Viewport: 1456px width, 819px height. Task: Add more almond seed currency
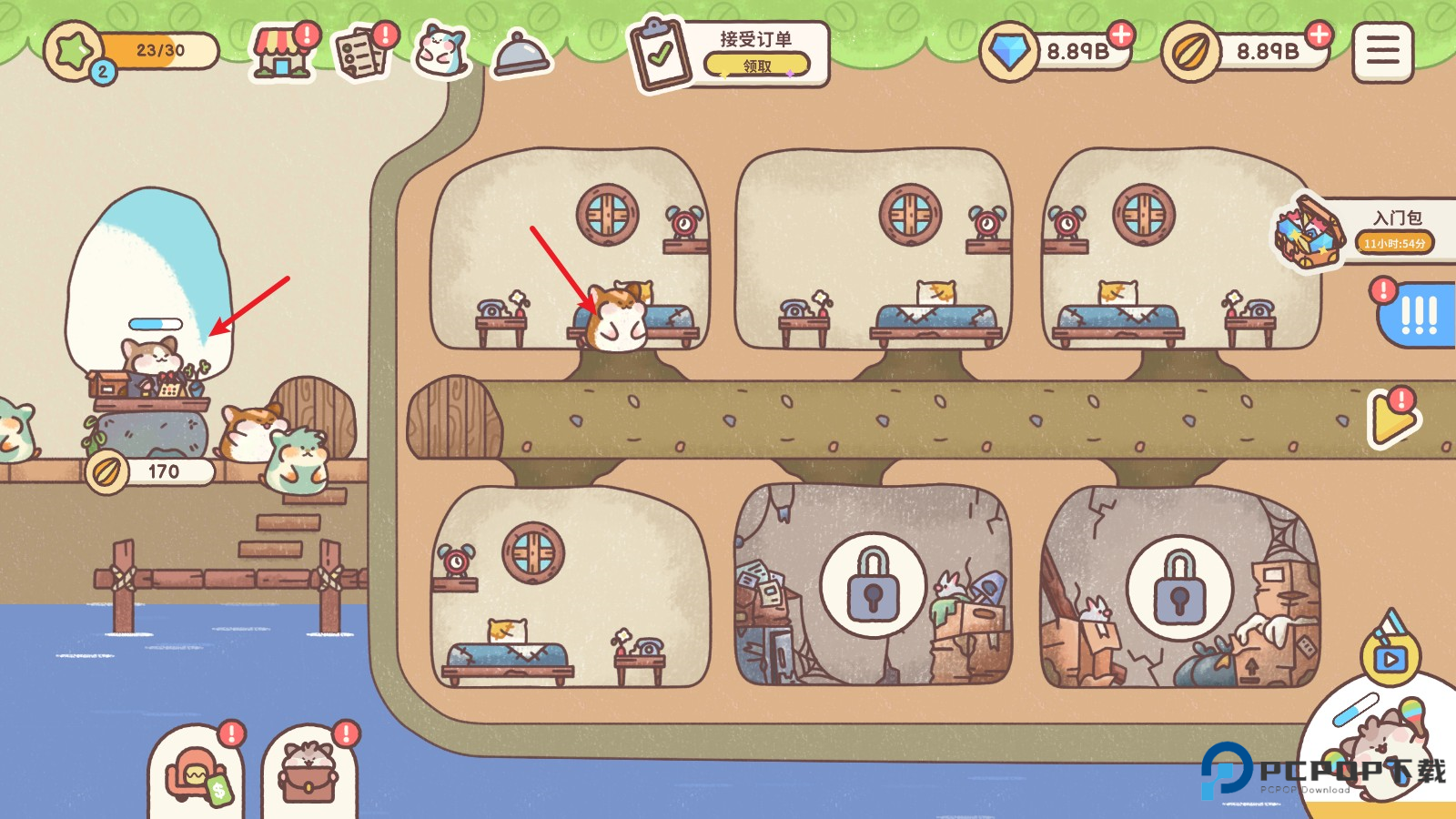coord(1318,35)
